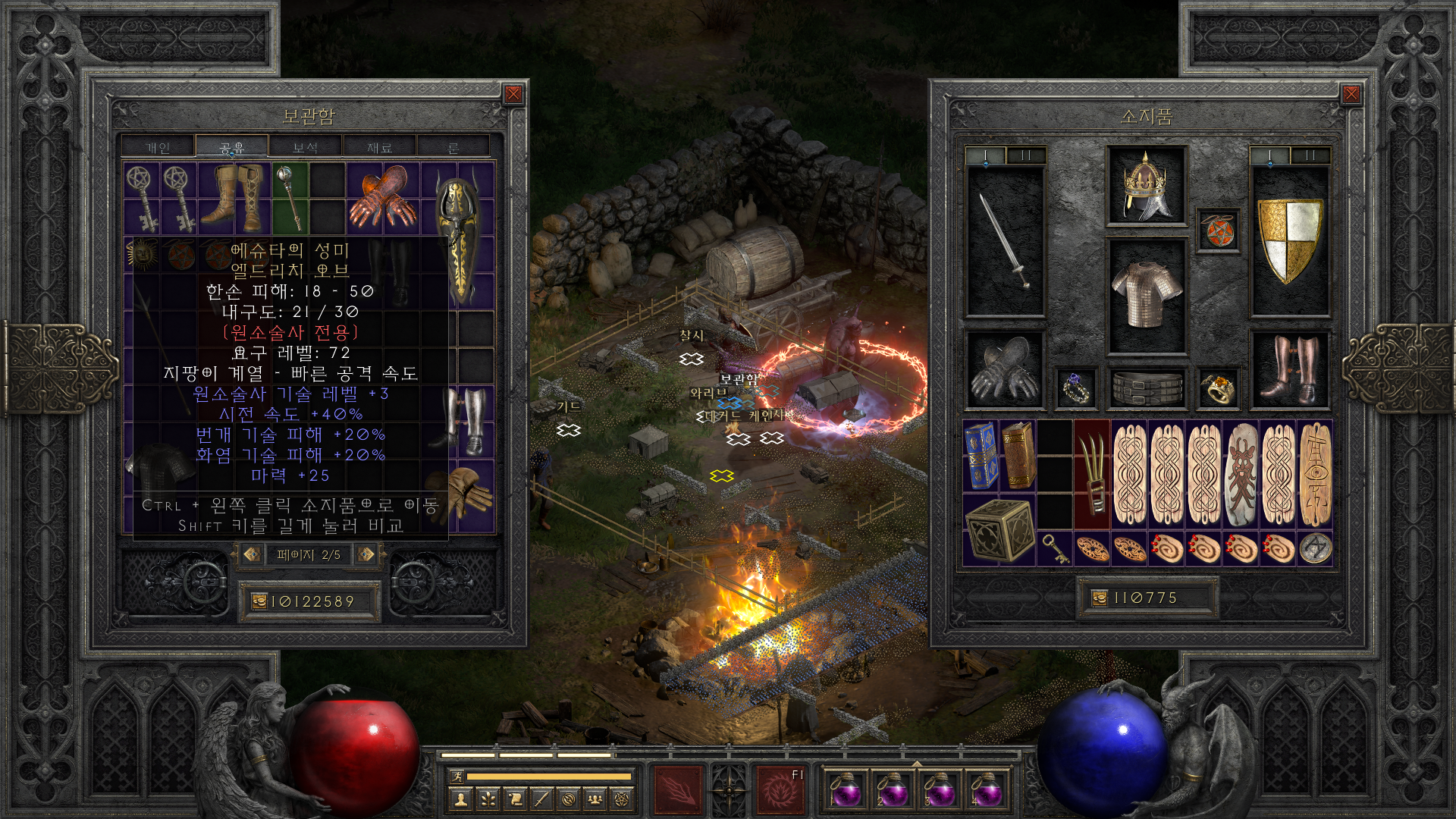Pick up the leather boots in stash

235,197
